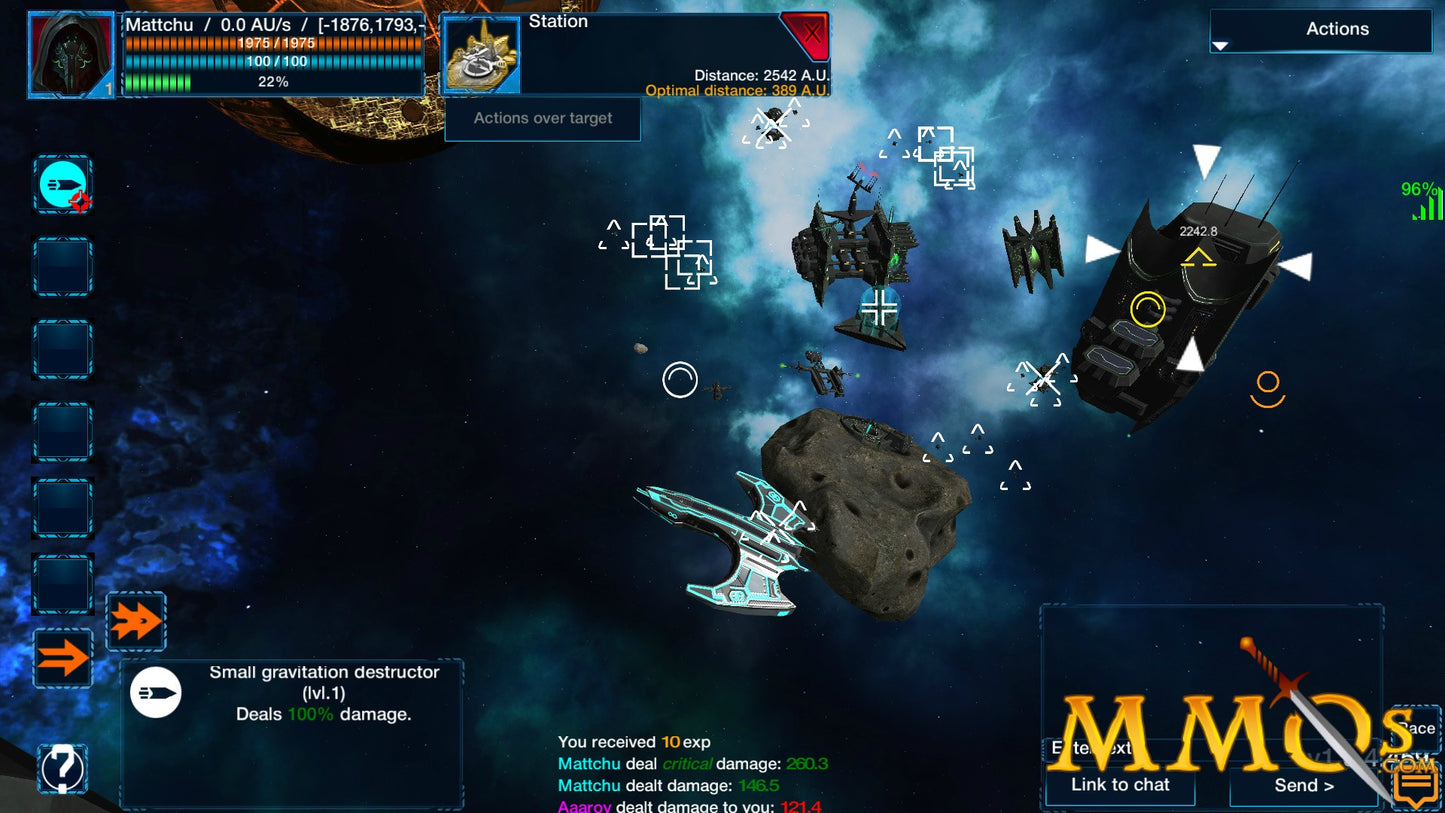Click the Station target portrait icon

(481, 54)
